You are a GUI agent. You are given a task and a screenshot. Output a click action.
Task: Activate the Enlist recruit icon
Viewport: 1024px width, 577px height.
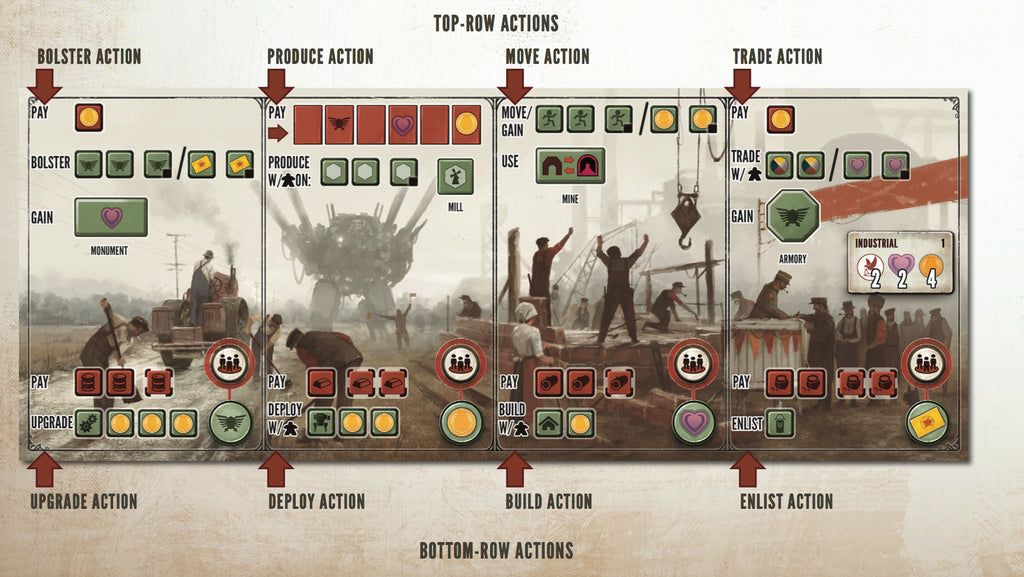click(x=780, y=423)
